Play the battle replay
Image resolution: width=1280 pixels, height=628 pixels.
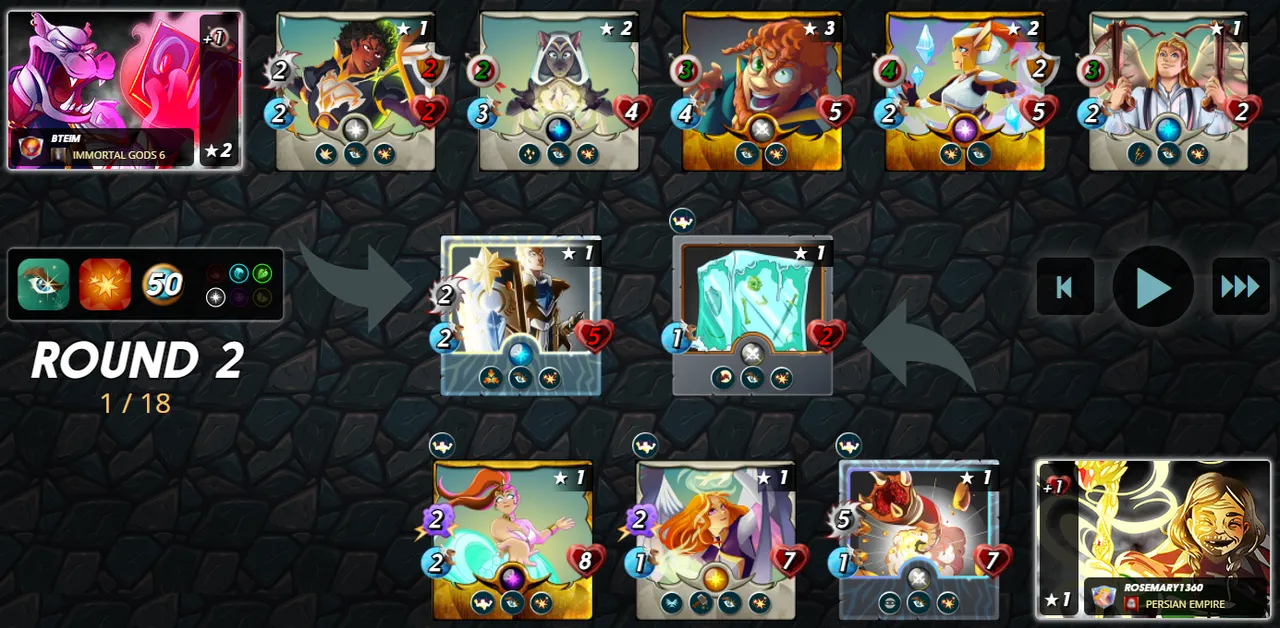click(1153, 287)
